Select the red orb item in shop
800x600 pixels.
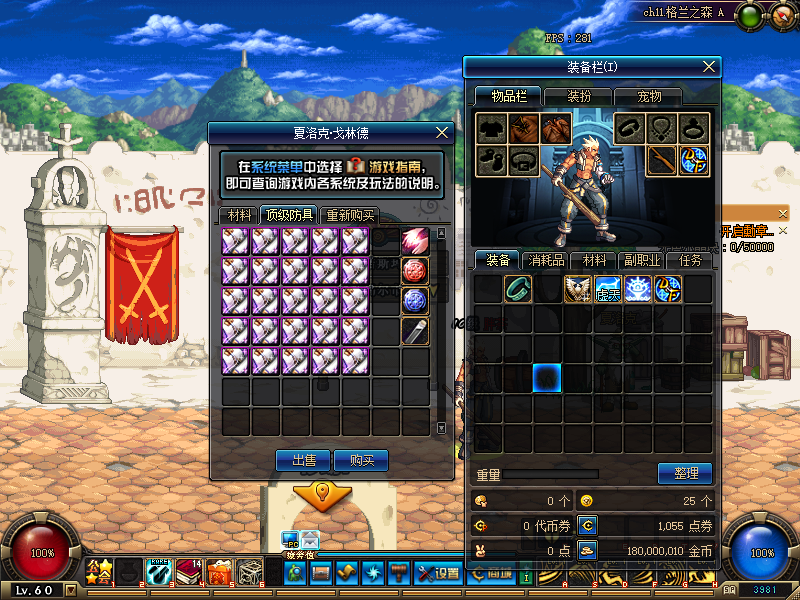tap(415, 271)
